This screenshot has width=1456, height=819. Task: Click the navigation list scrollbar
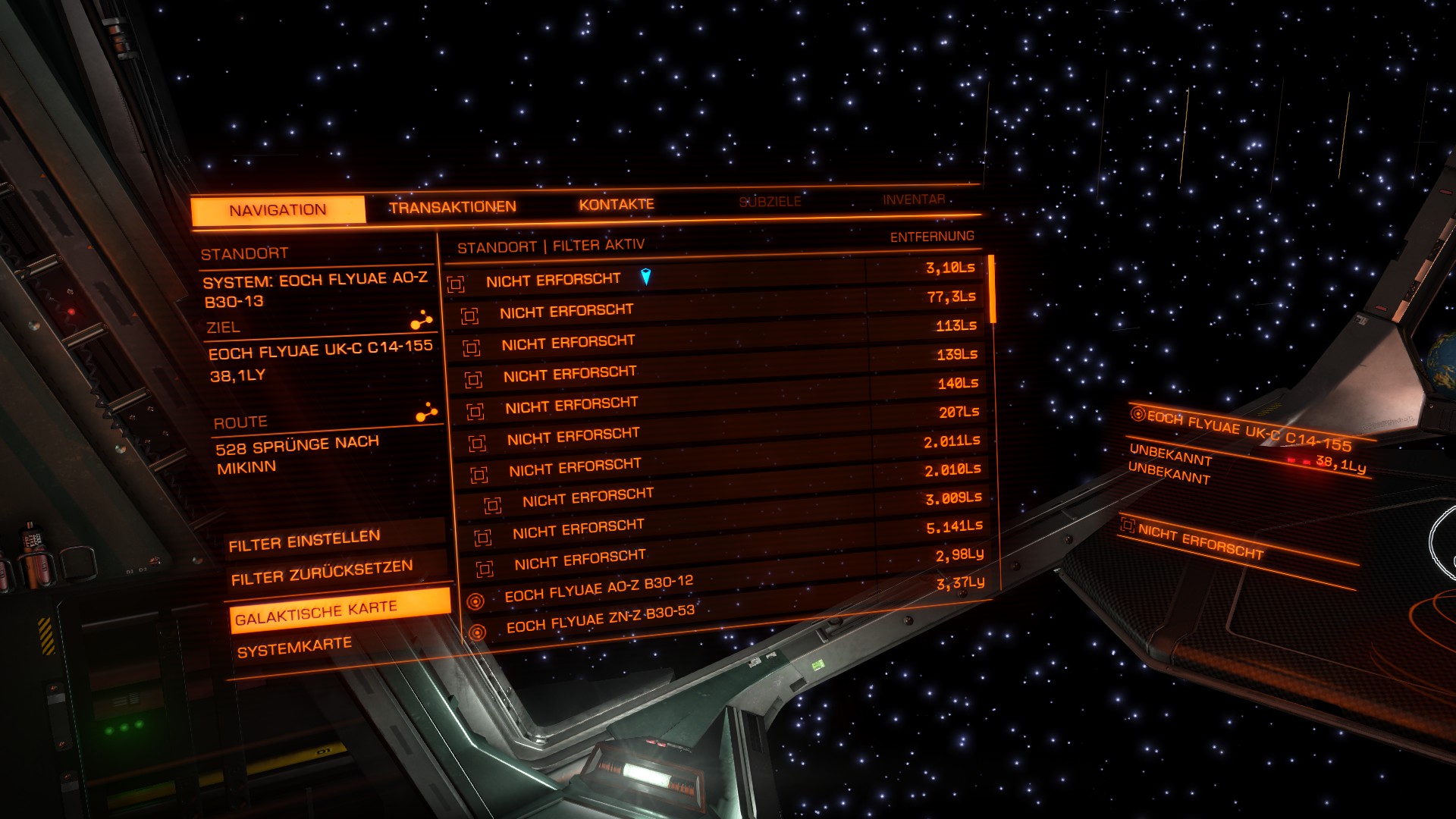click(x=992, y=289)
